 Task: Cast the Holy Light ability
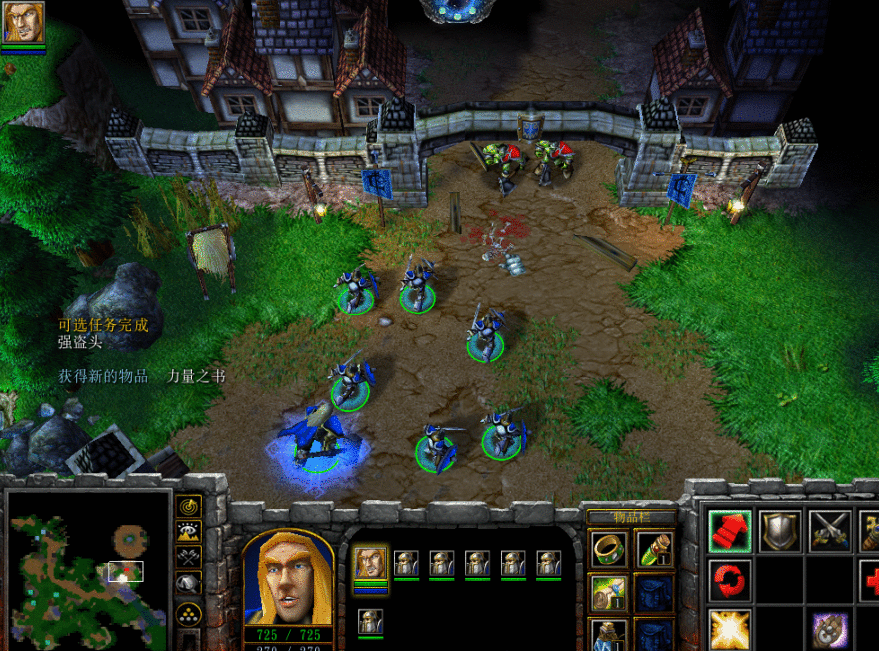click(x=730, y=629)
